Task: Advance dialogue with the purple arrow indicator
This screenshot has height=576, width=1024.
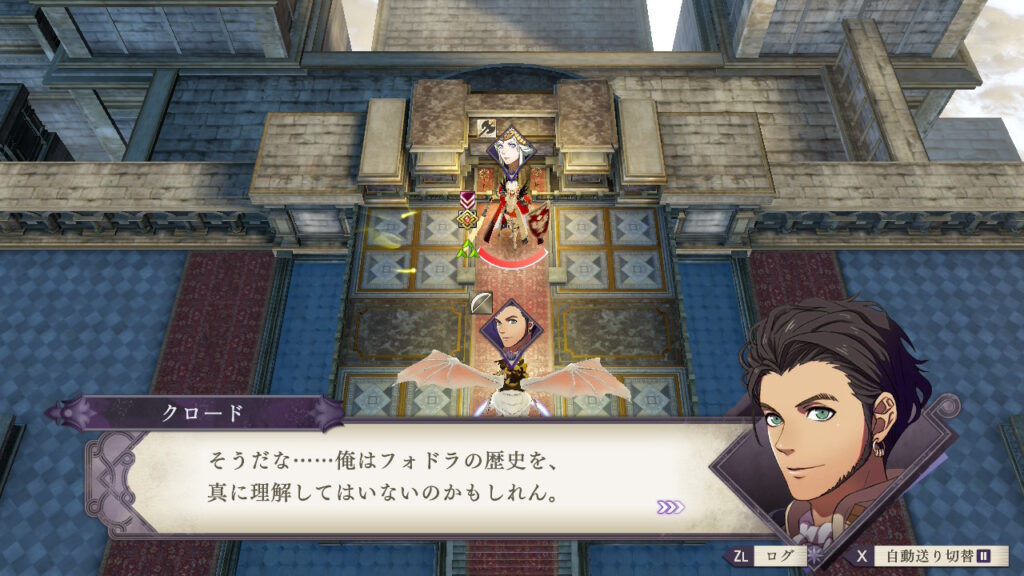Action: click(670, 507)
